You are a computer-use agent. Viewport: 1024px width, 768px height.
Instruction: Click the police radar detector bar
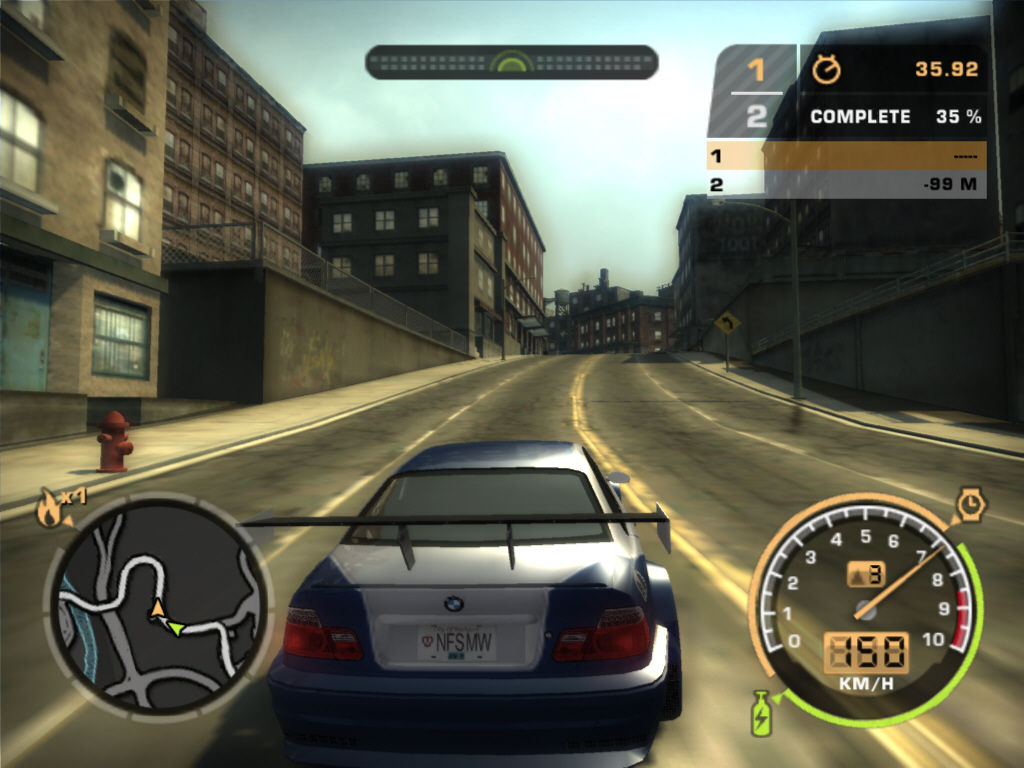coord(511,62)
